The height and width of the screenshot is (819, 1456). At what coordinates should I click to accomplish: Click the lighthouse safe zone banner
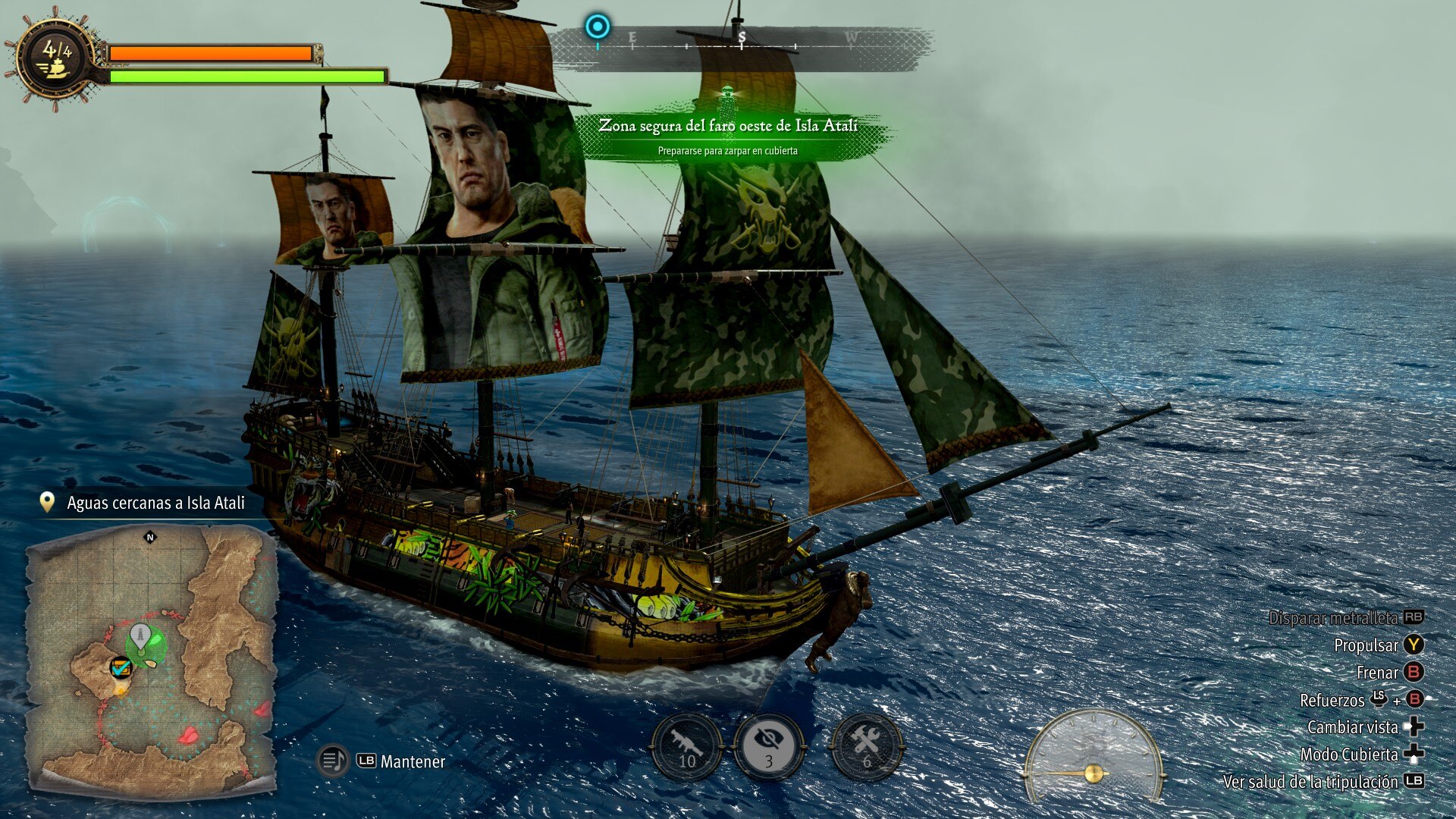click(728, 135)
